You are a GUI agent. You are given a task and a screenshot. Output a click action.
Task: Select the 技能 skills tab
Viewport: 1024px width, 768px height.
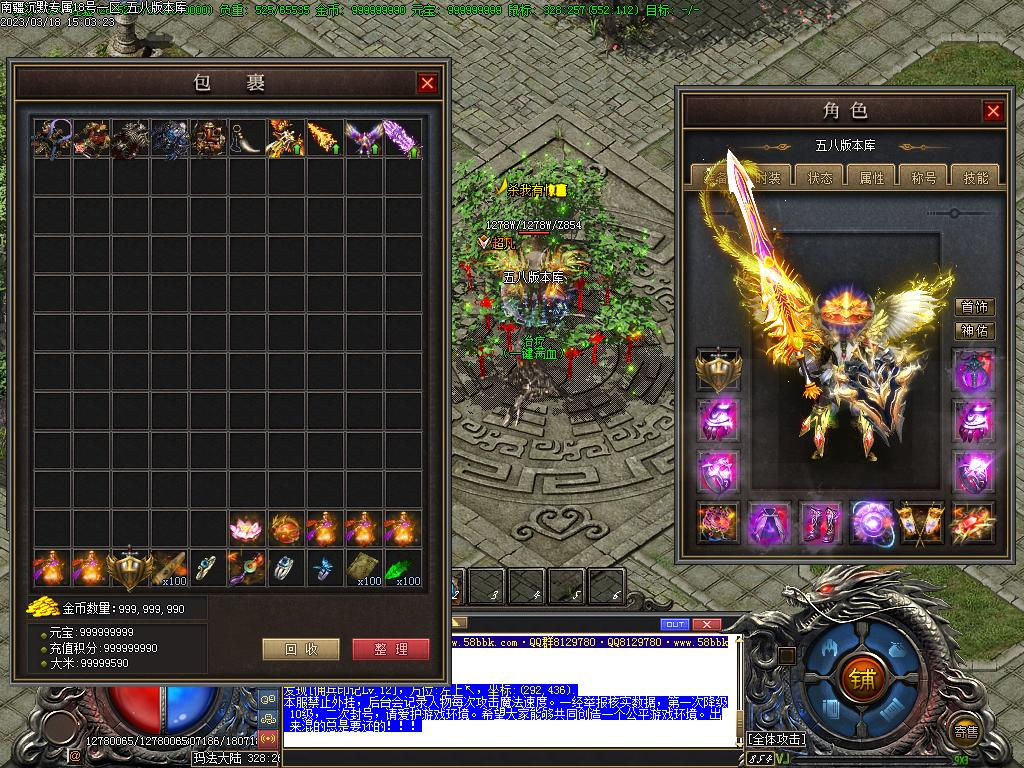[975, 177]
